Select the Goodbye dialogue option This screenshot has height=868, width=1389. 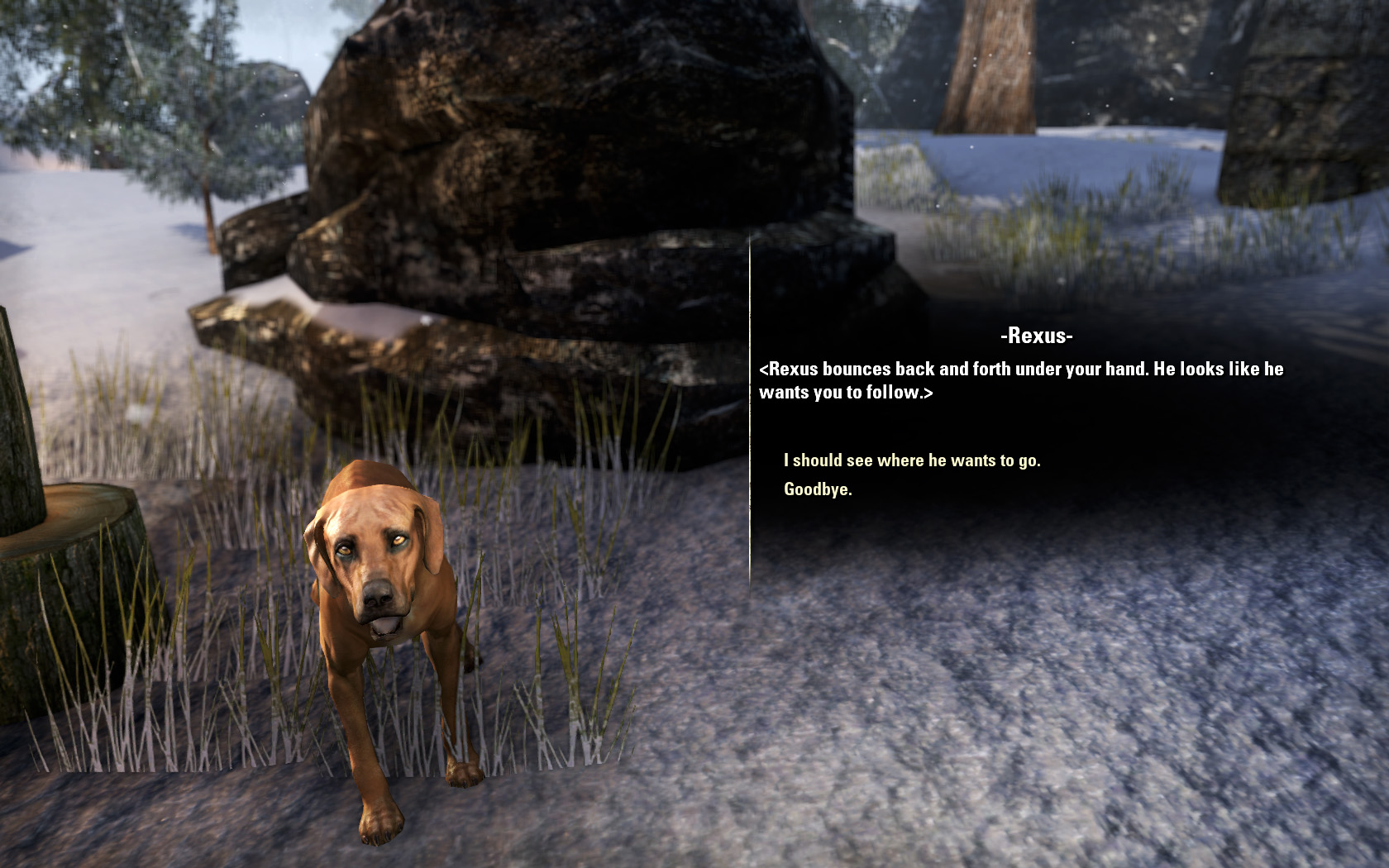click(818, 489)
